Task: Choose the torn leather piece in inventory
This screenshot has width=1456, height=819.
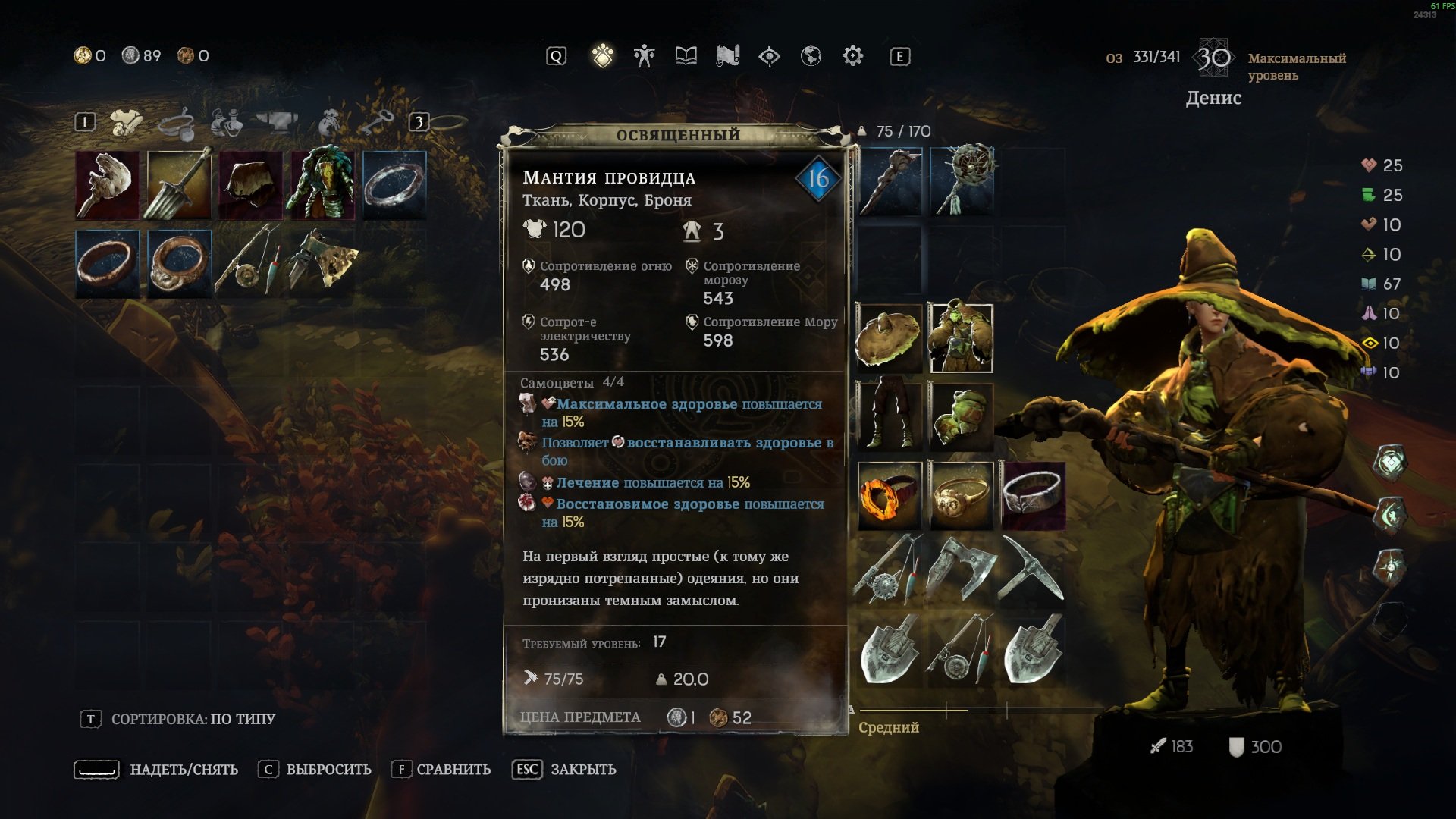Action: (250, 184)
